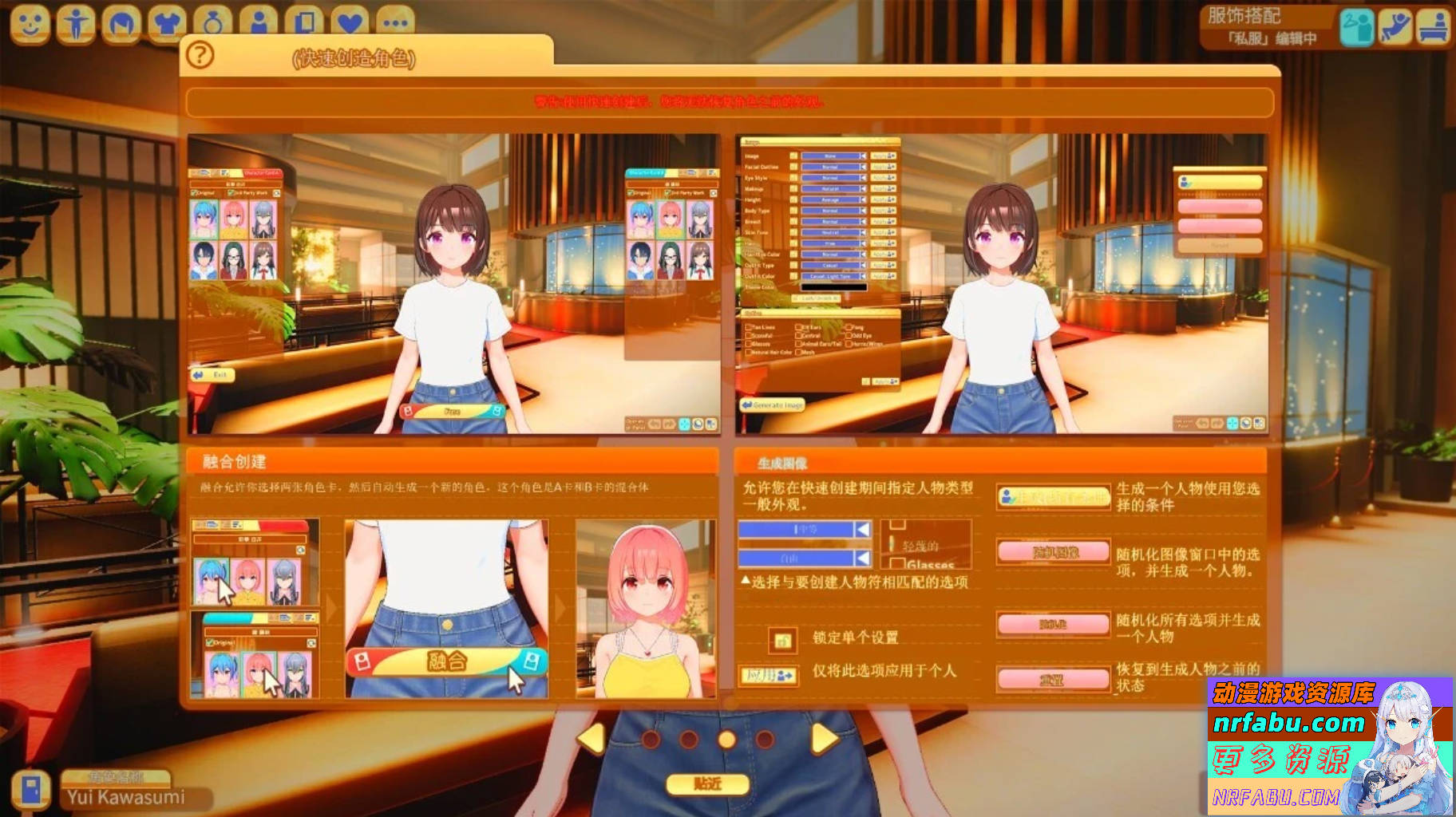1456x817 pixels.
Task: Open the Eye Style dropdown set to Normal
Action: 829,177
